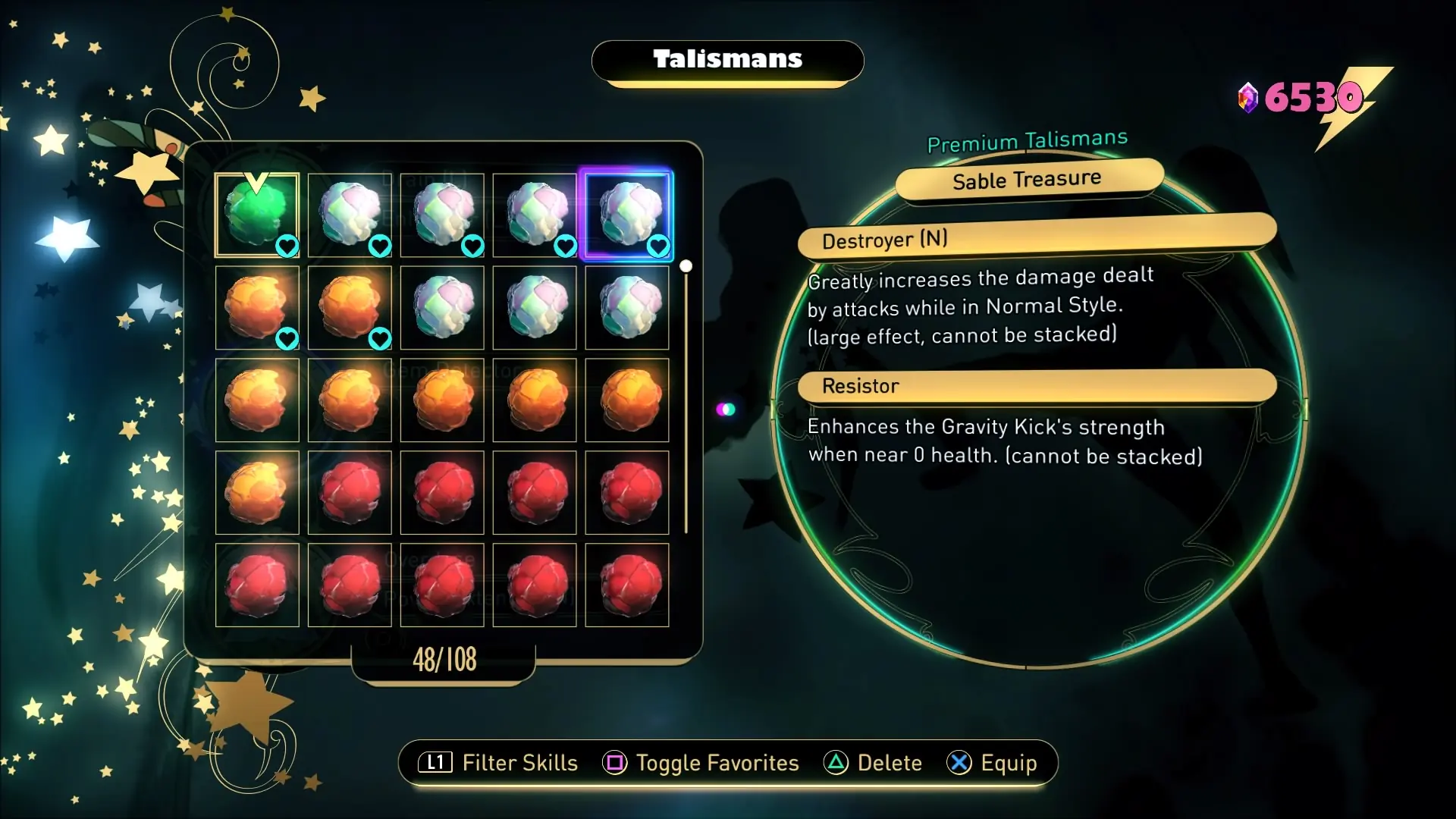Select the Destroyer (N) skill header

(x=1036, y=237)
